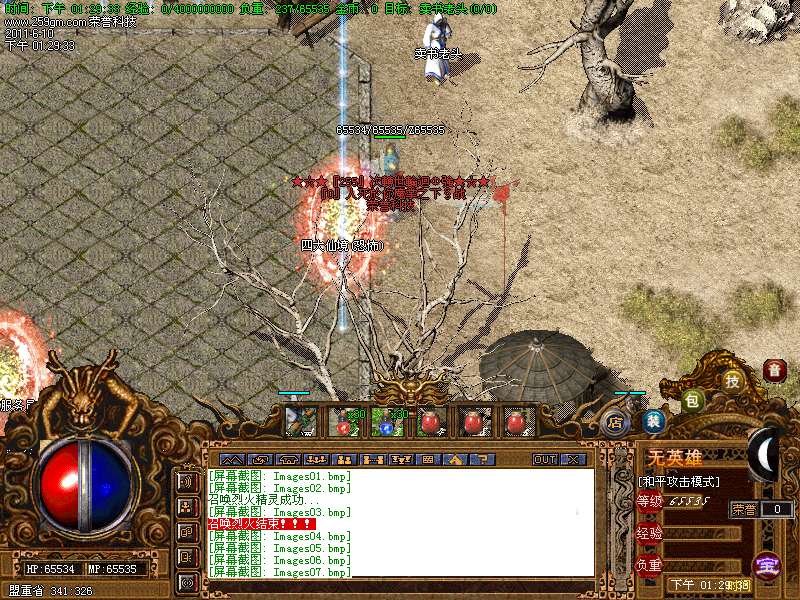The height and width of the screenshot is (600, 800).
Task: Click the bottom chat channel side button
Action: click(187, 581)
